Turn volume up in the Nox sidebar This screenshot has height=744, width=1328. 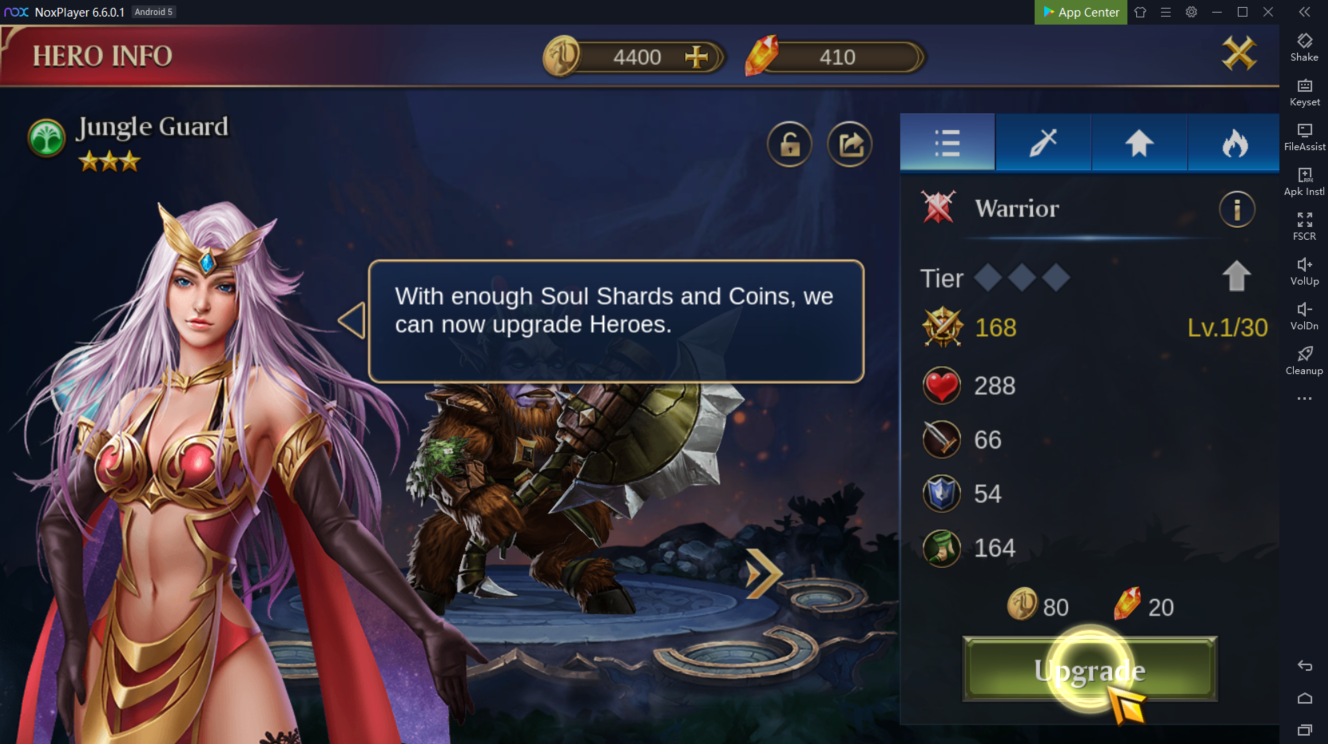[1304, 271]
